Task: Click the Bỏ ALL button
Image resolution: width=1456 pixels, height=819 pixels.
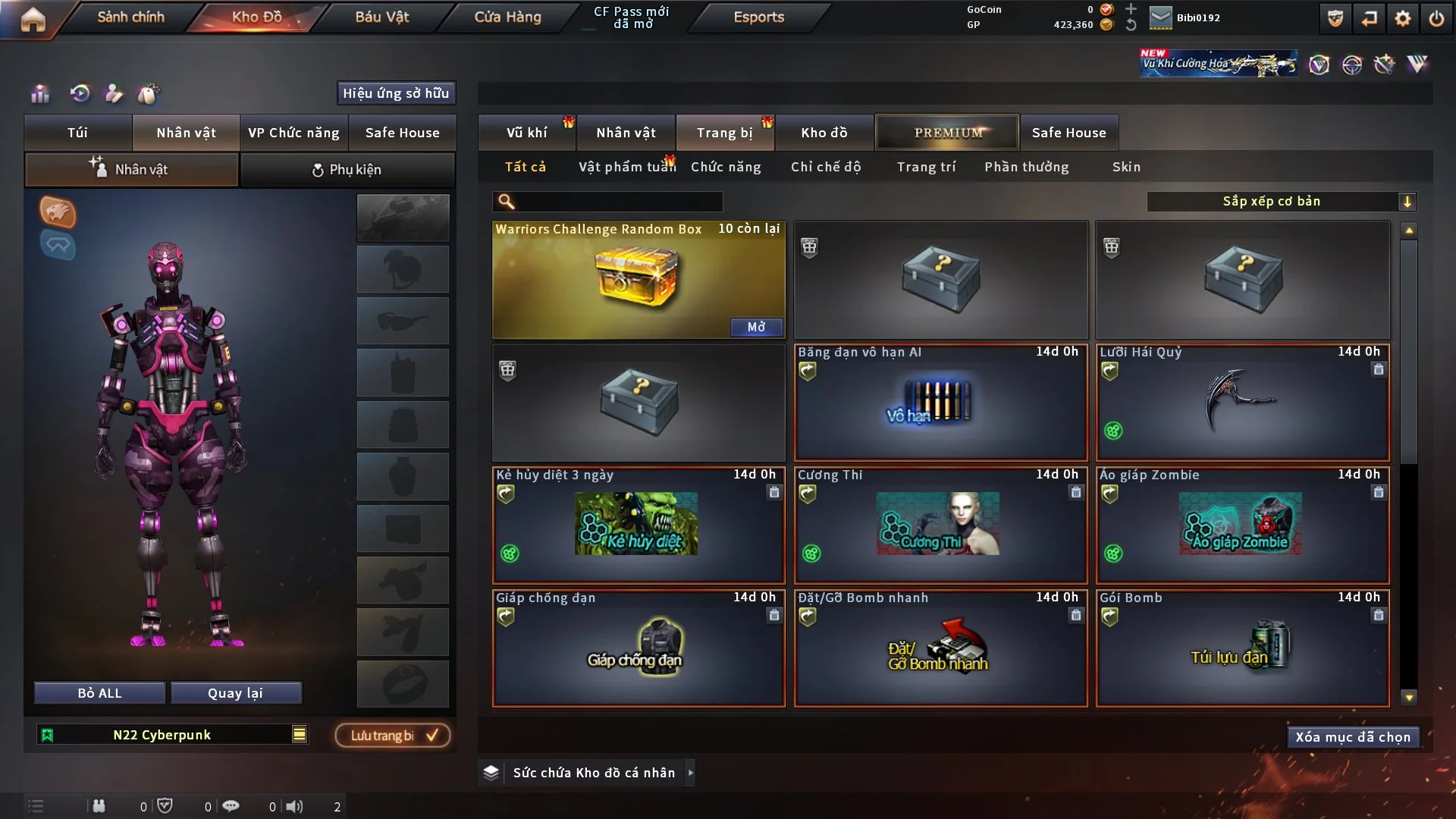Action: [x=99, y=693]
